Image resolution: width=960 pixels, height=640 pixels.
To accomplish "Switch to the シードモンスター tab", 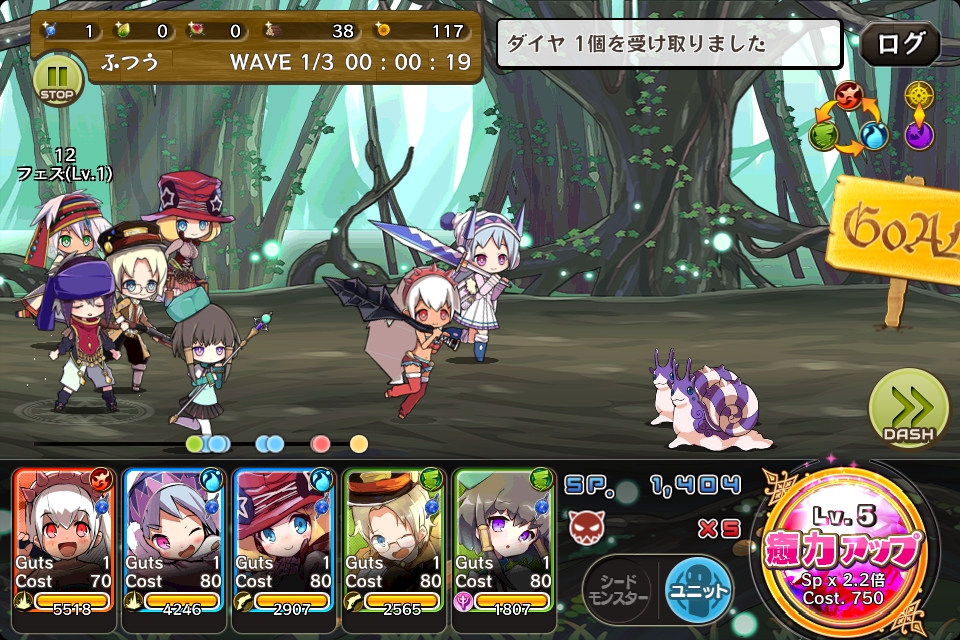I will point(617,589).
